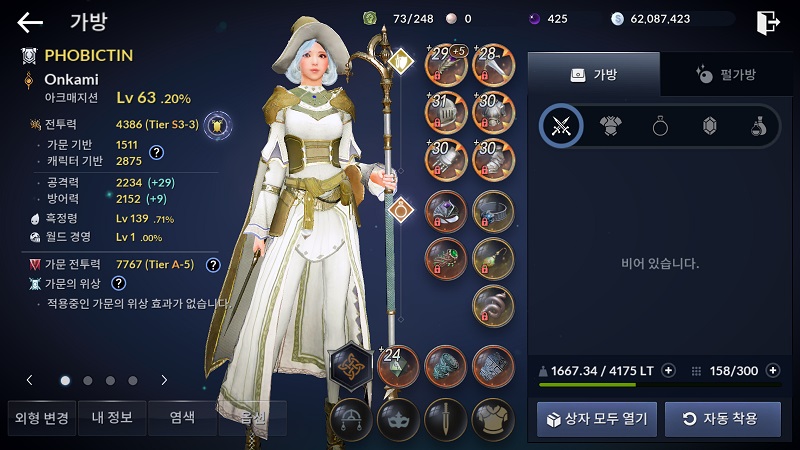Select the 가방 tab
Viewport: 800px width, 450px height.
(x=593, y=74)
